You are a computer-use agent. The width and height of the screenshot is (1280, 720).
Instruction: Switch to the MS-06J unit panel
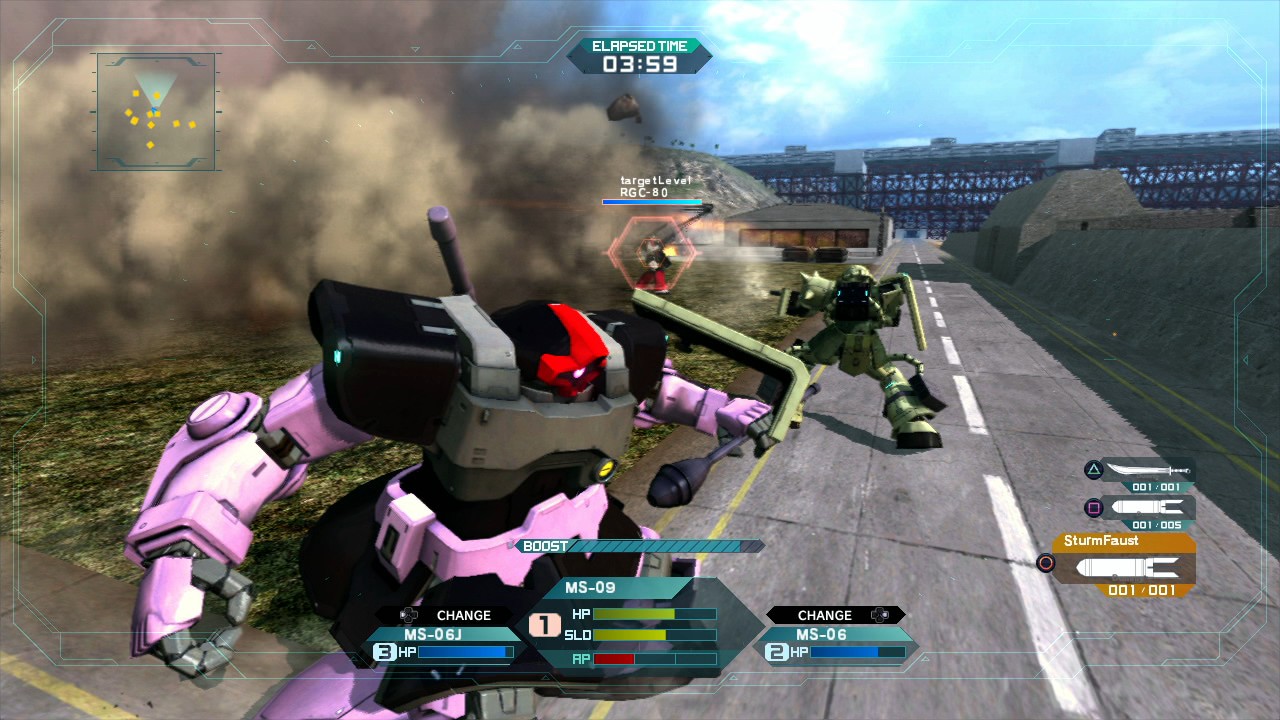pyautogui.click(x=447, y=642)
